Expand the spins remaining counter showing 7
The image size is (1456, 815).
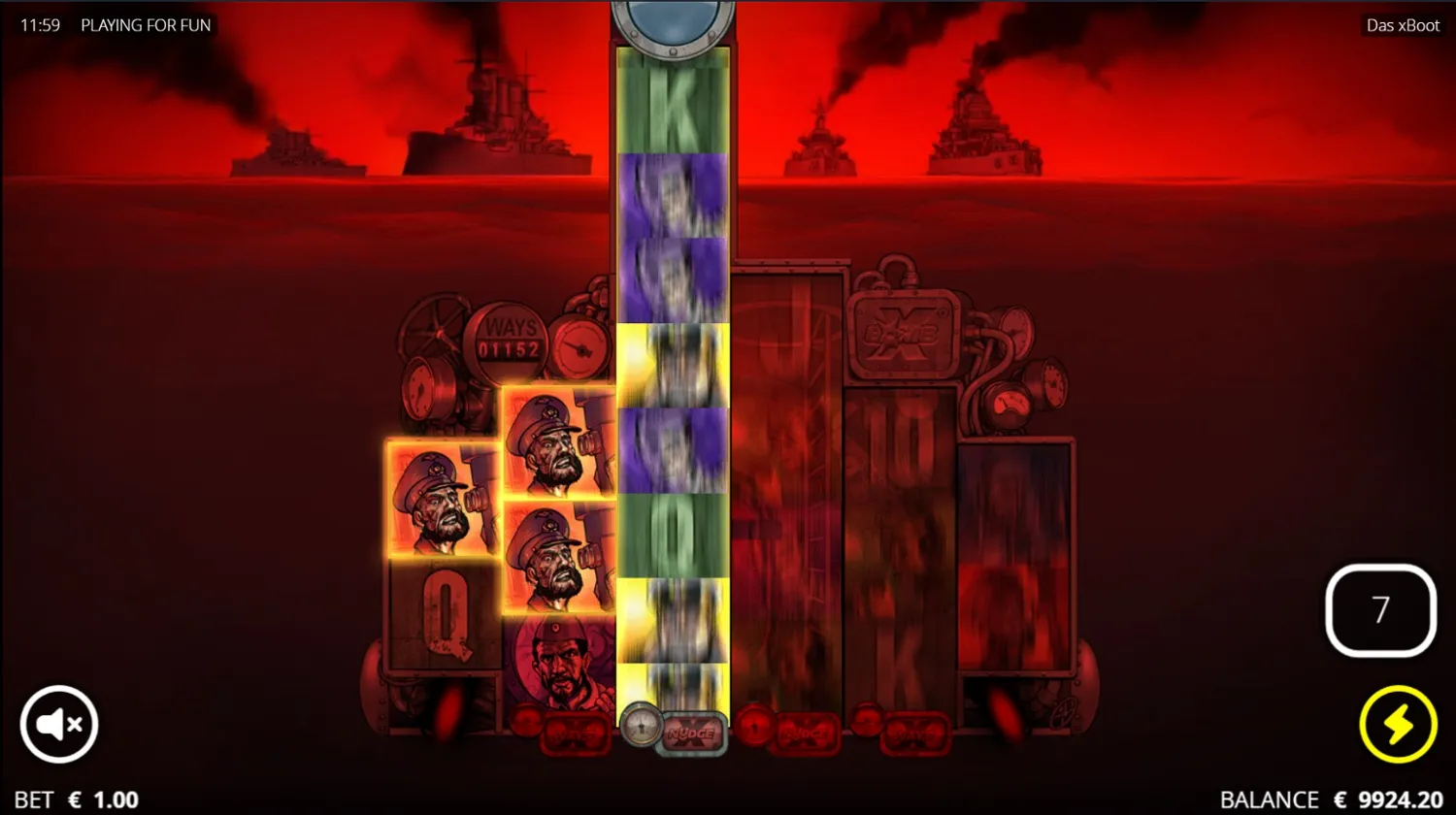click(1380, 609)
